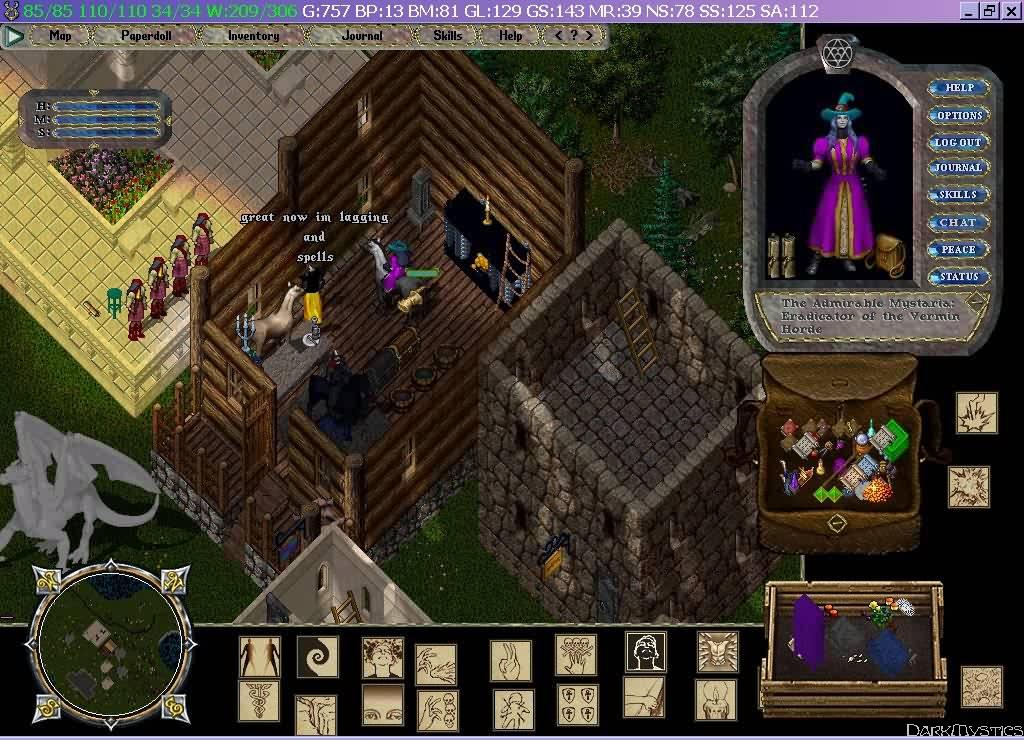Open OPTIONS from the paperdoll panel
The width and height of the screenshot is (1024, 740).
pyautogui.click(x=959, y=115)
